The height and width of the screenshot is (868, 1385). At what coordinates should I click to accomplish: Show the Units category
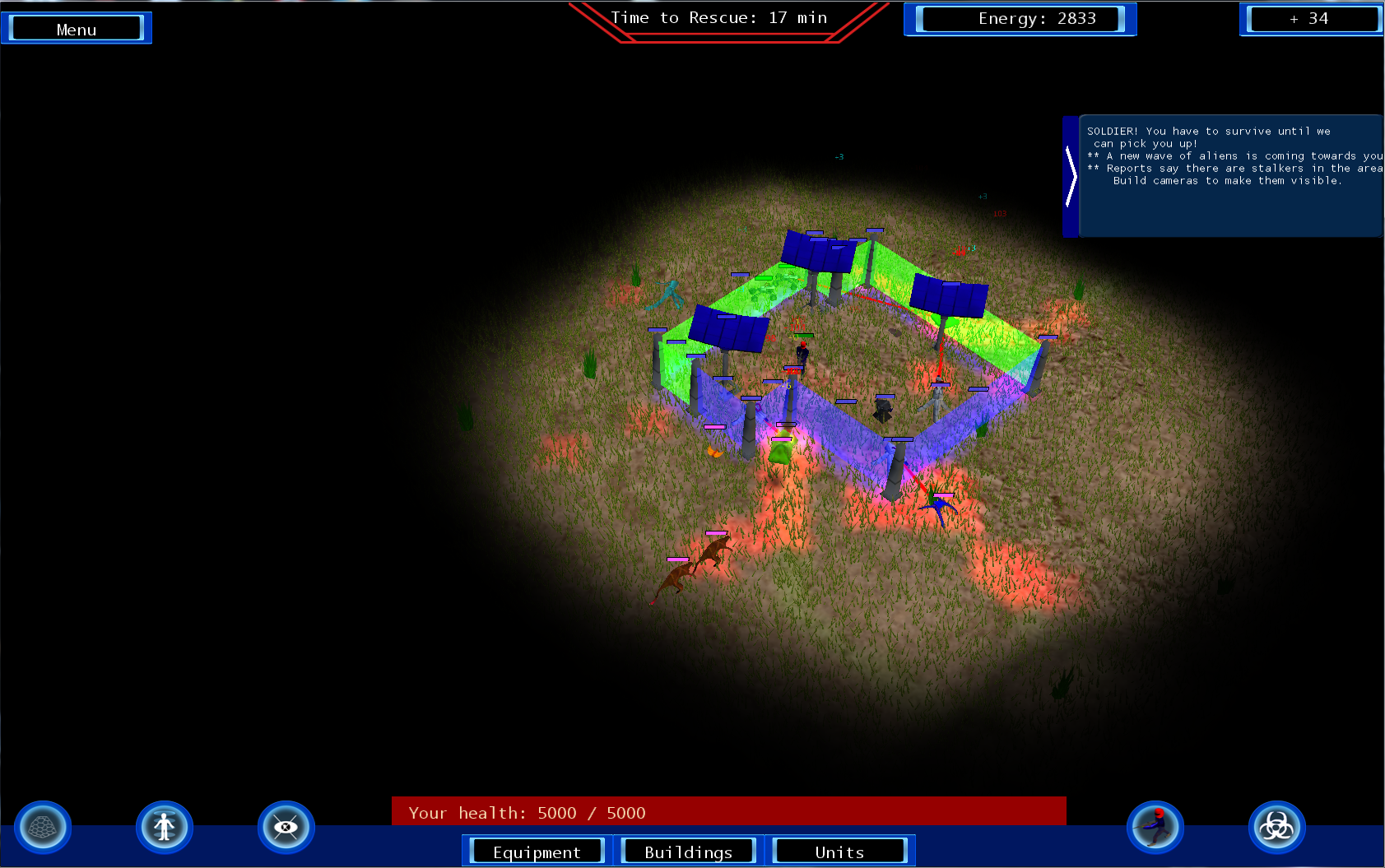coord(839,852)
